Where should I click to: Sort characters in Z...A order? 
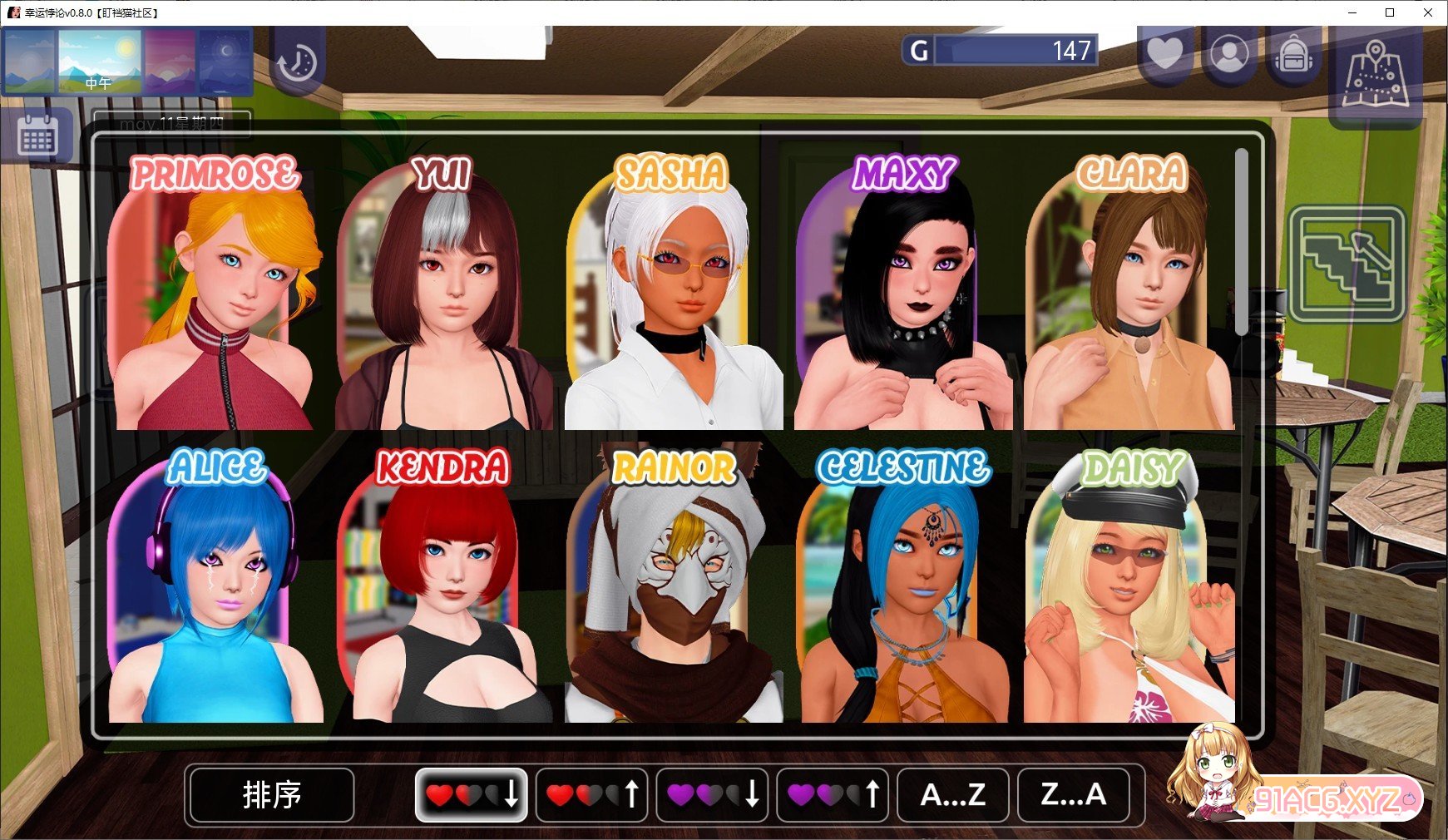point(1073,795)
